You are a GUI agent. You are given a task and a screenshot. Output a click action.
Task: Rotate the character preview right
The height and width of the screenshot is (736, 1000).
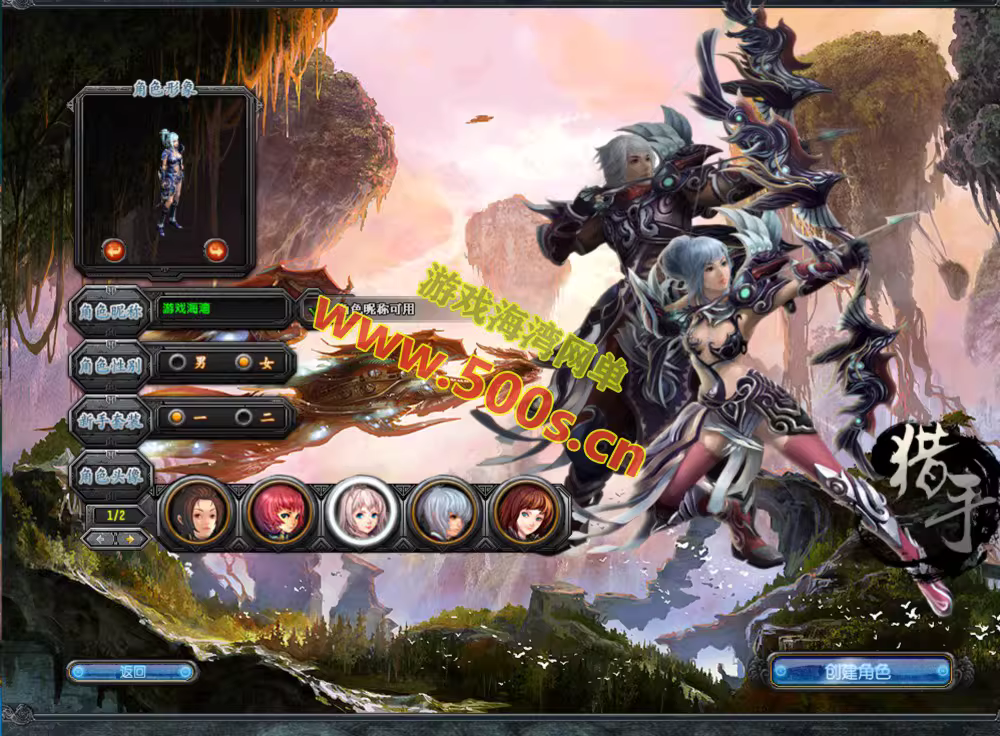point(216,250)
